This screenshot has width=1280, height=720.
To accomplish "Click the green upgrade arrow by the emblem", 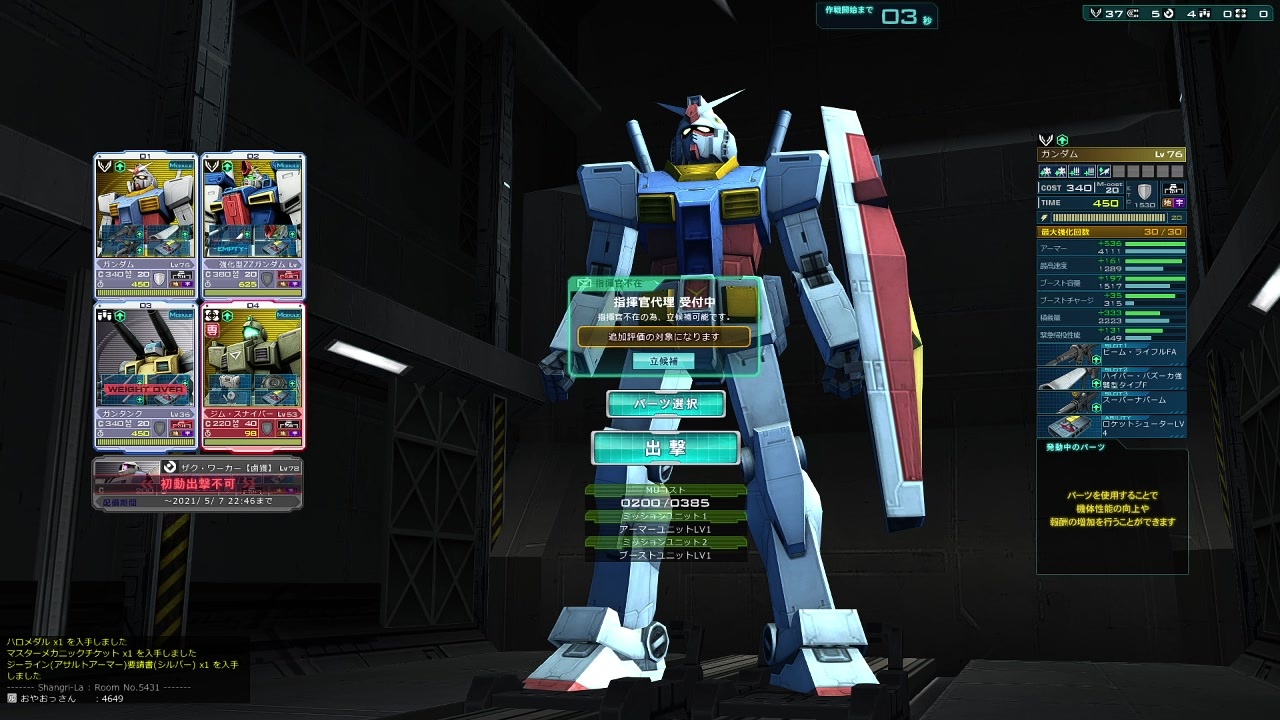I will click(1061, 141).
